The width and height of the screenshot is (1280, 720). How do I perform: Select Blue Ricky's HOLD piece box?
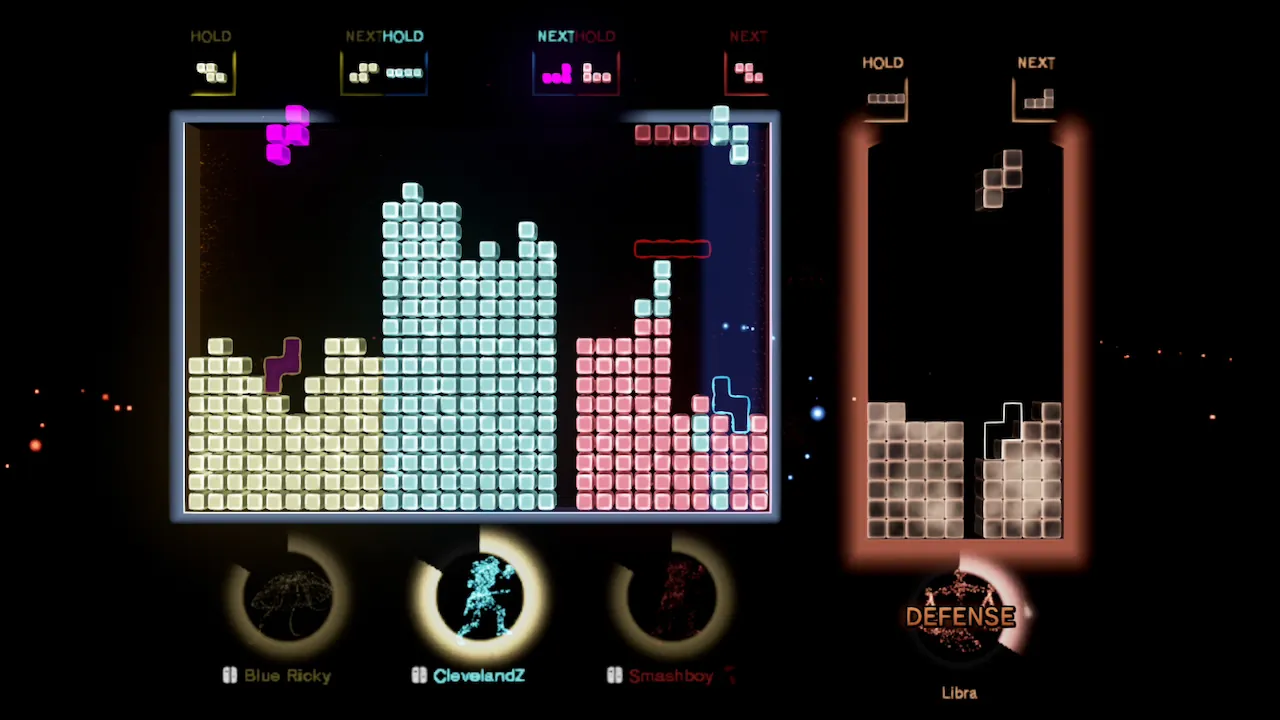211,72
